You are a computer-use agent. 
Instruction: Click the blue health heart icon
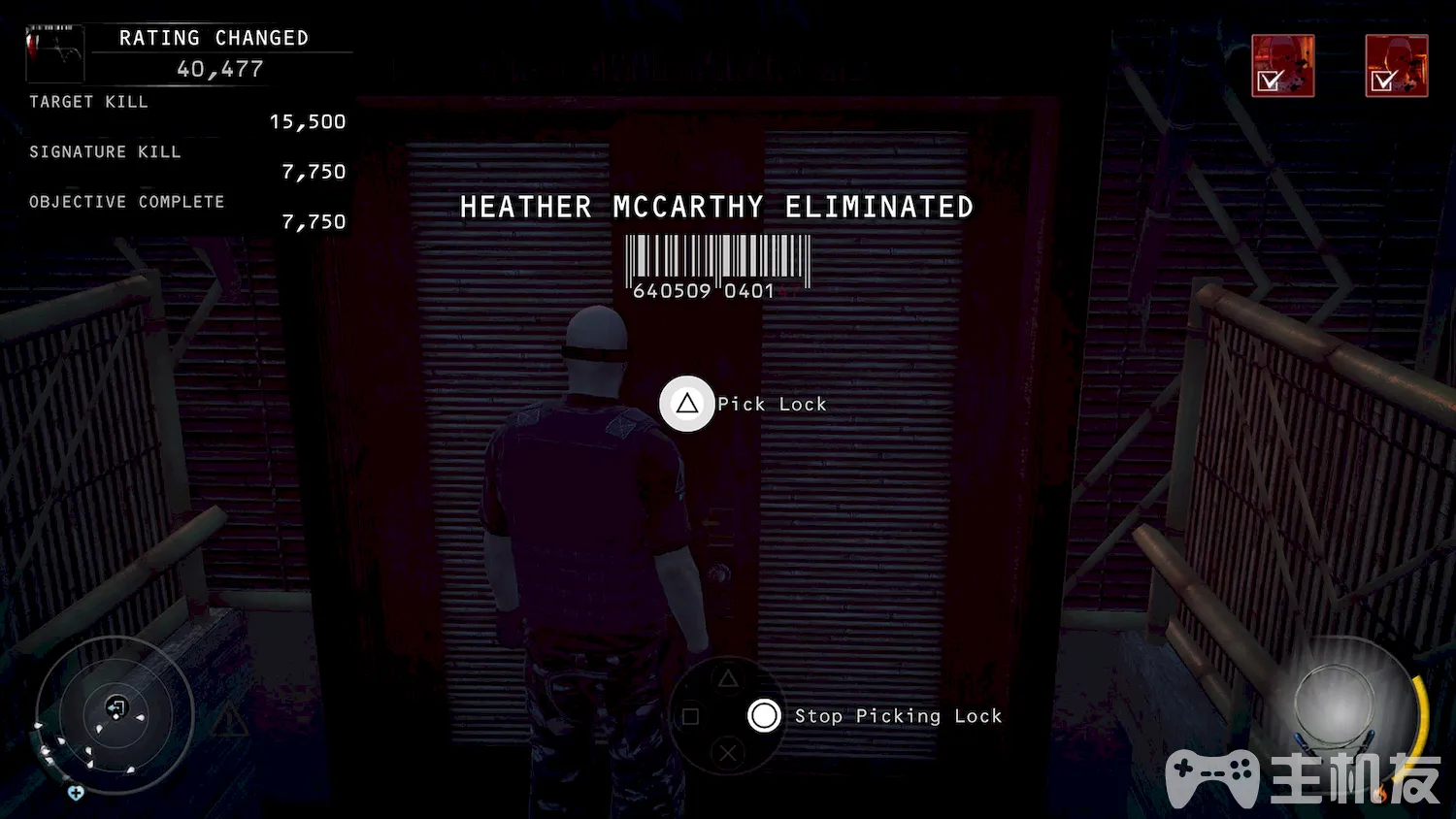click(76, 793)
